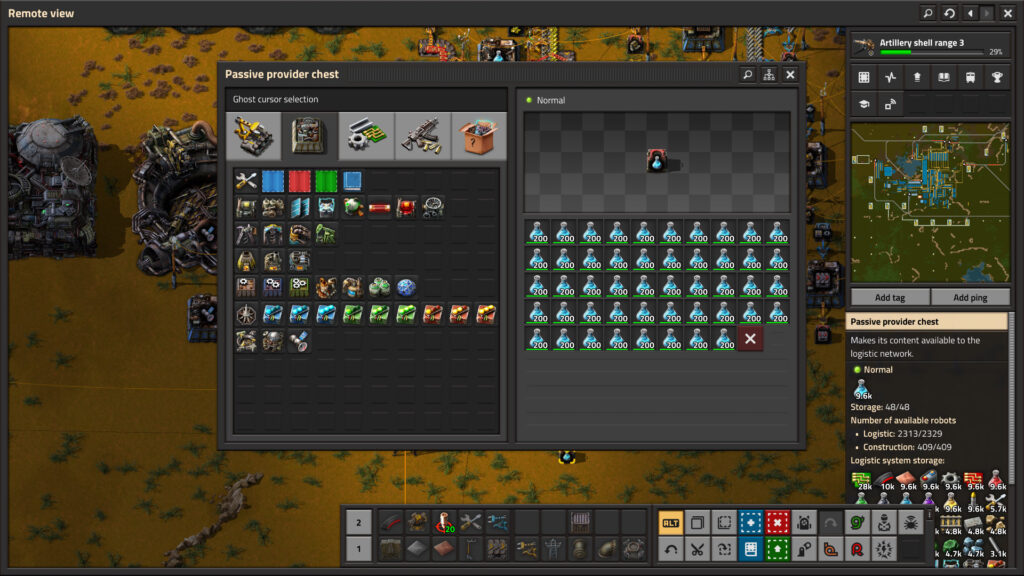1024x576 pixels.
Task: Close the Remote view
Action: coord(1008,13)
